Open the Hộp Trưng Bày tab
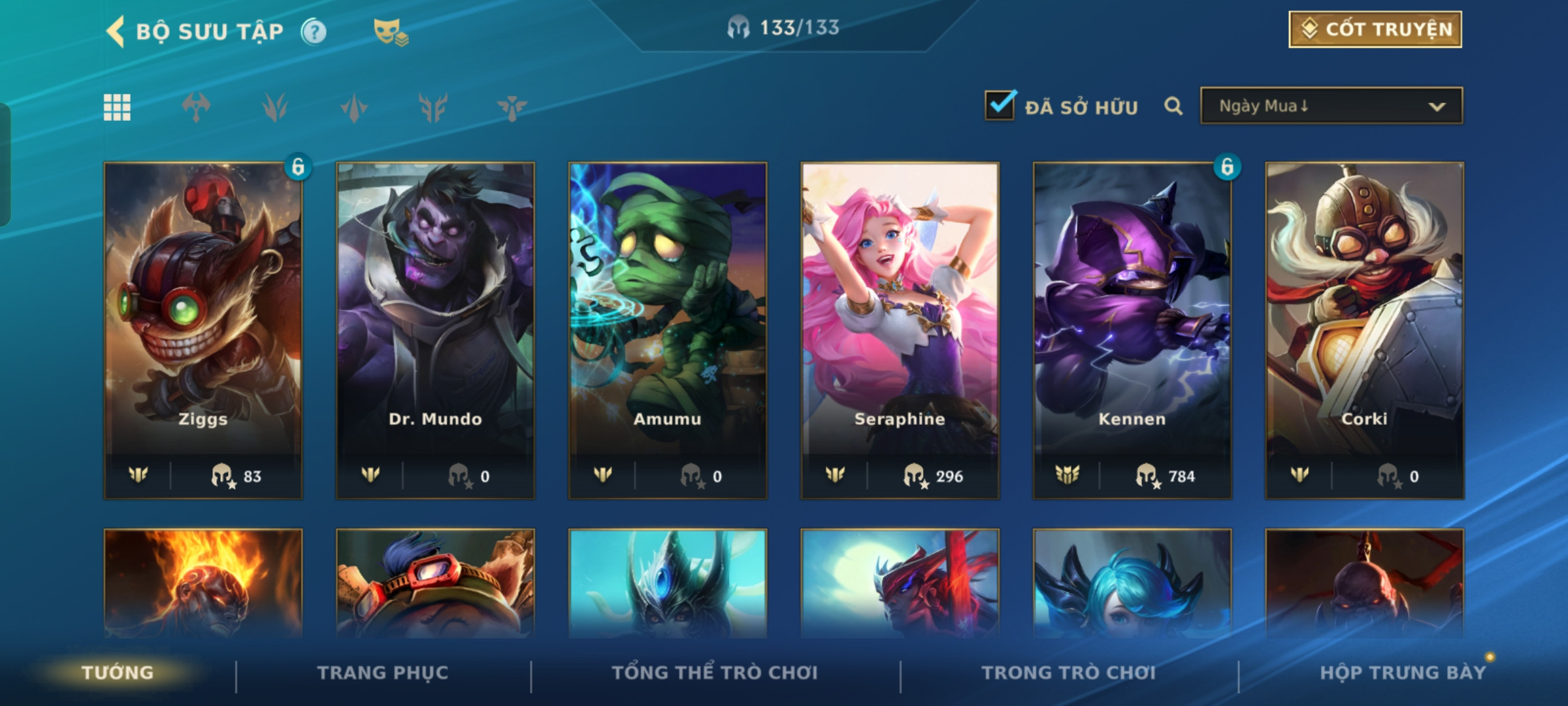1568x706 pixels. (x=1403, y=673)
